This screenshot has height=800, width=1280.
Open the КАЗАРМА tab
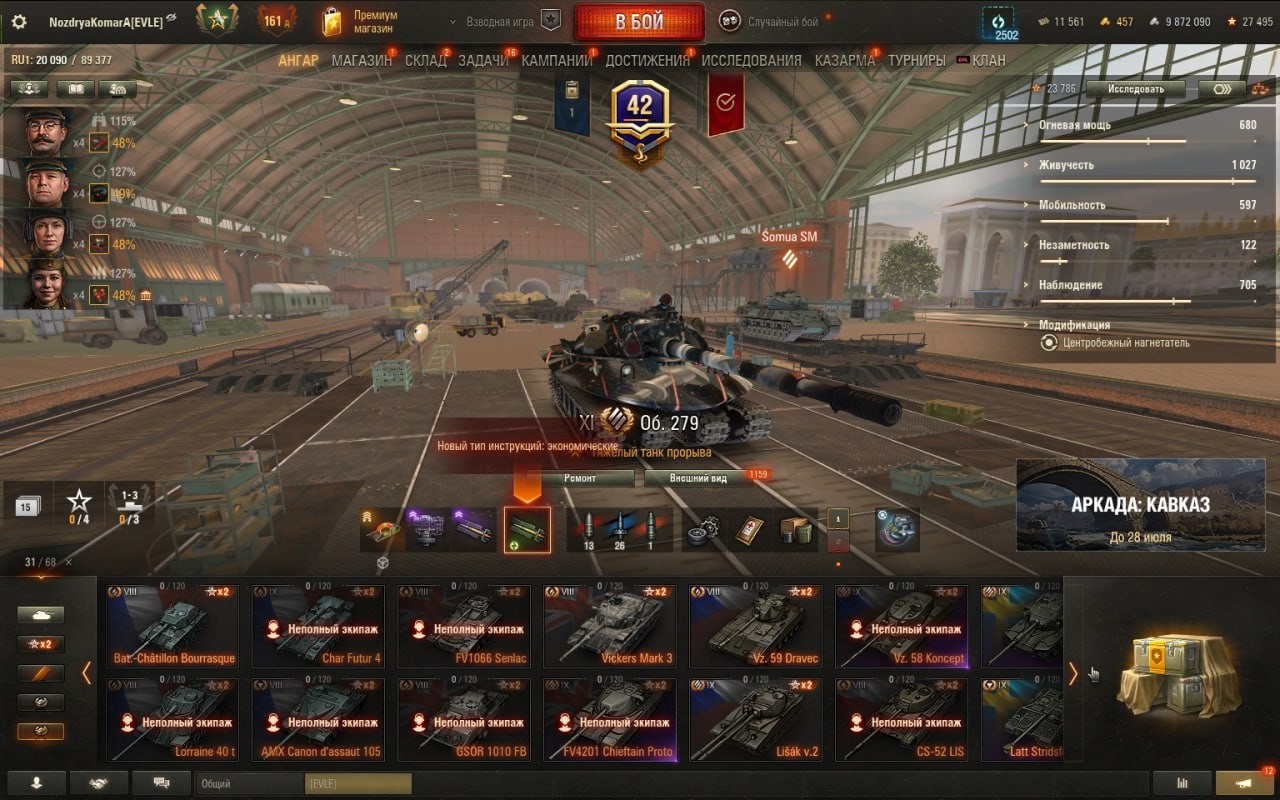pos(844,60)
